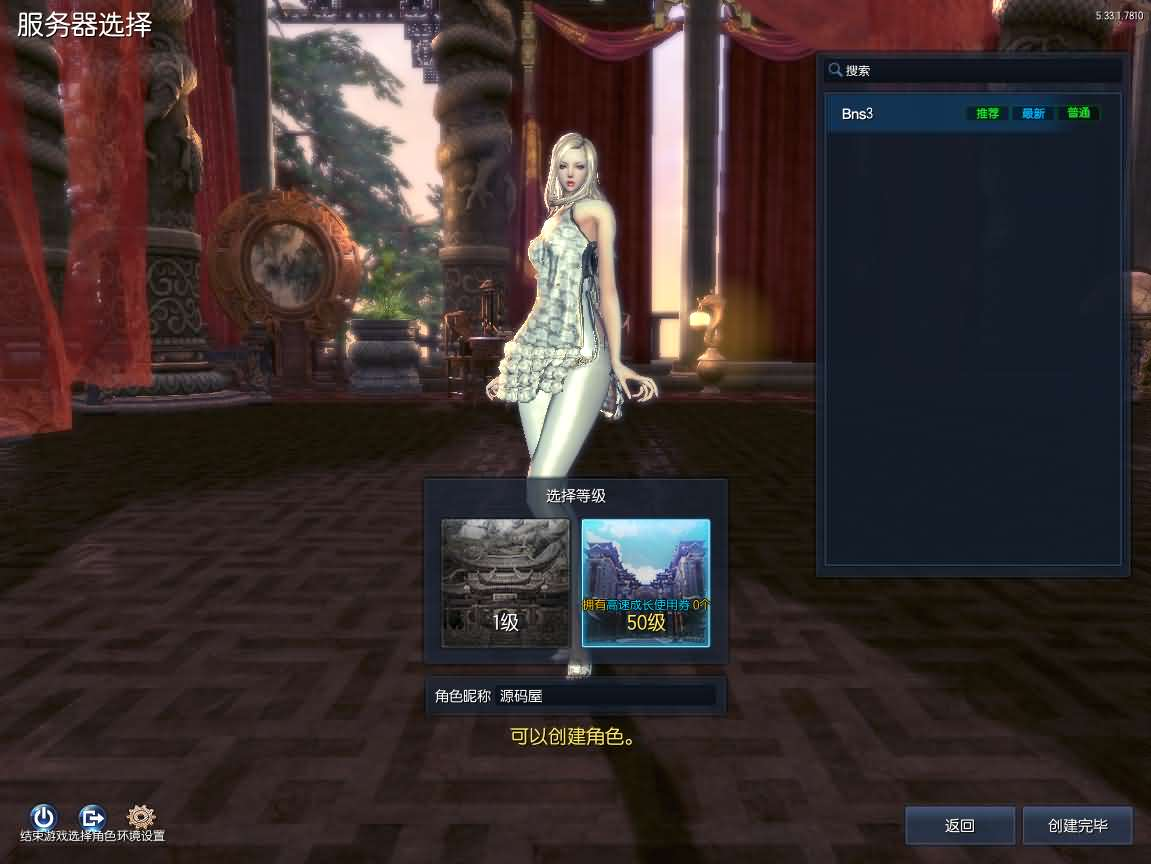
Task: Click the 结束游戏 power icon
Action: click(43, 817)
